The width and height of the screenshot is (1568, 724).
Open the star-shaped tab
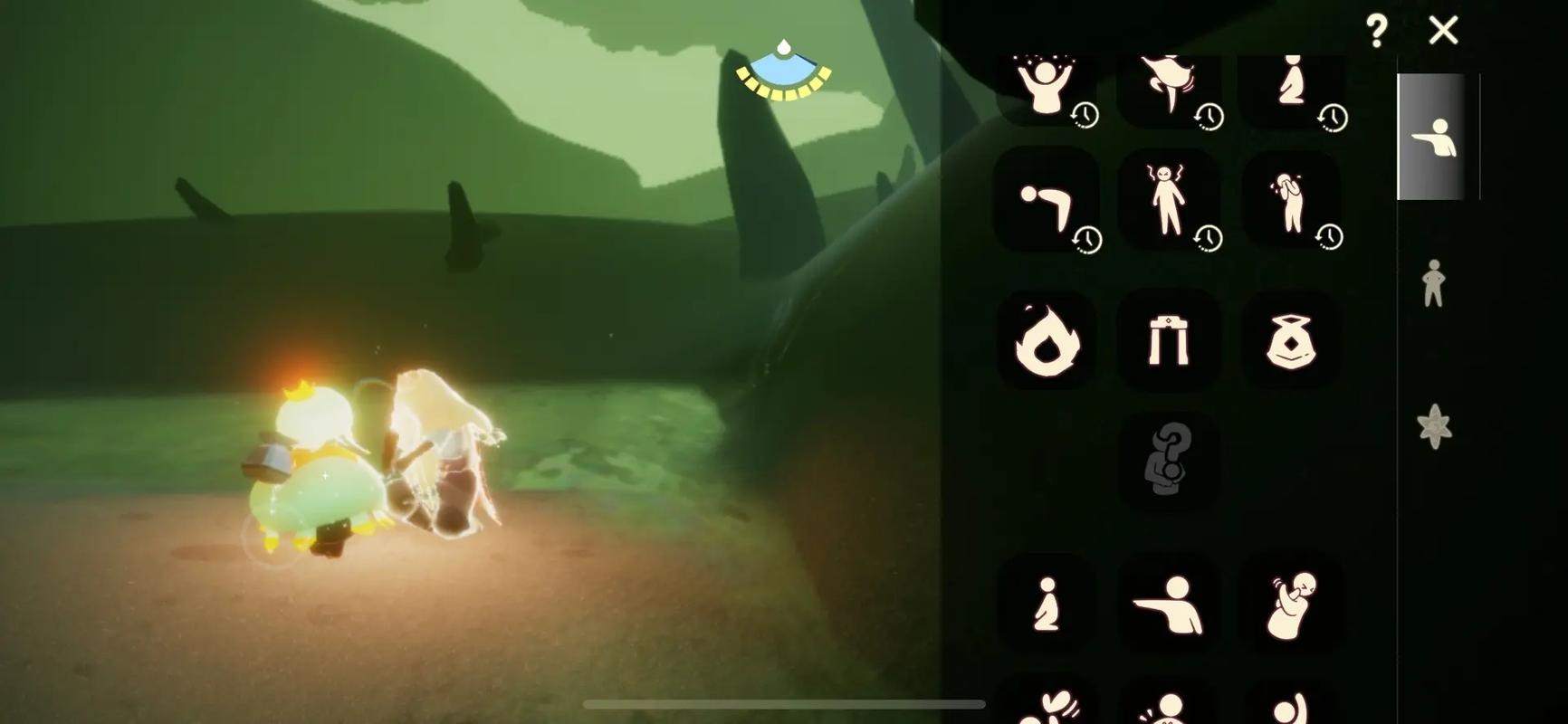[1434, 425]
